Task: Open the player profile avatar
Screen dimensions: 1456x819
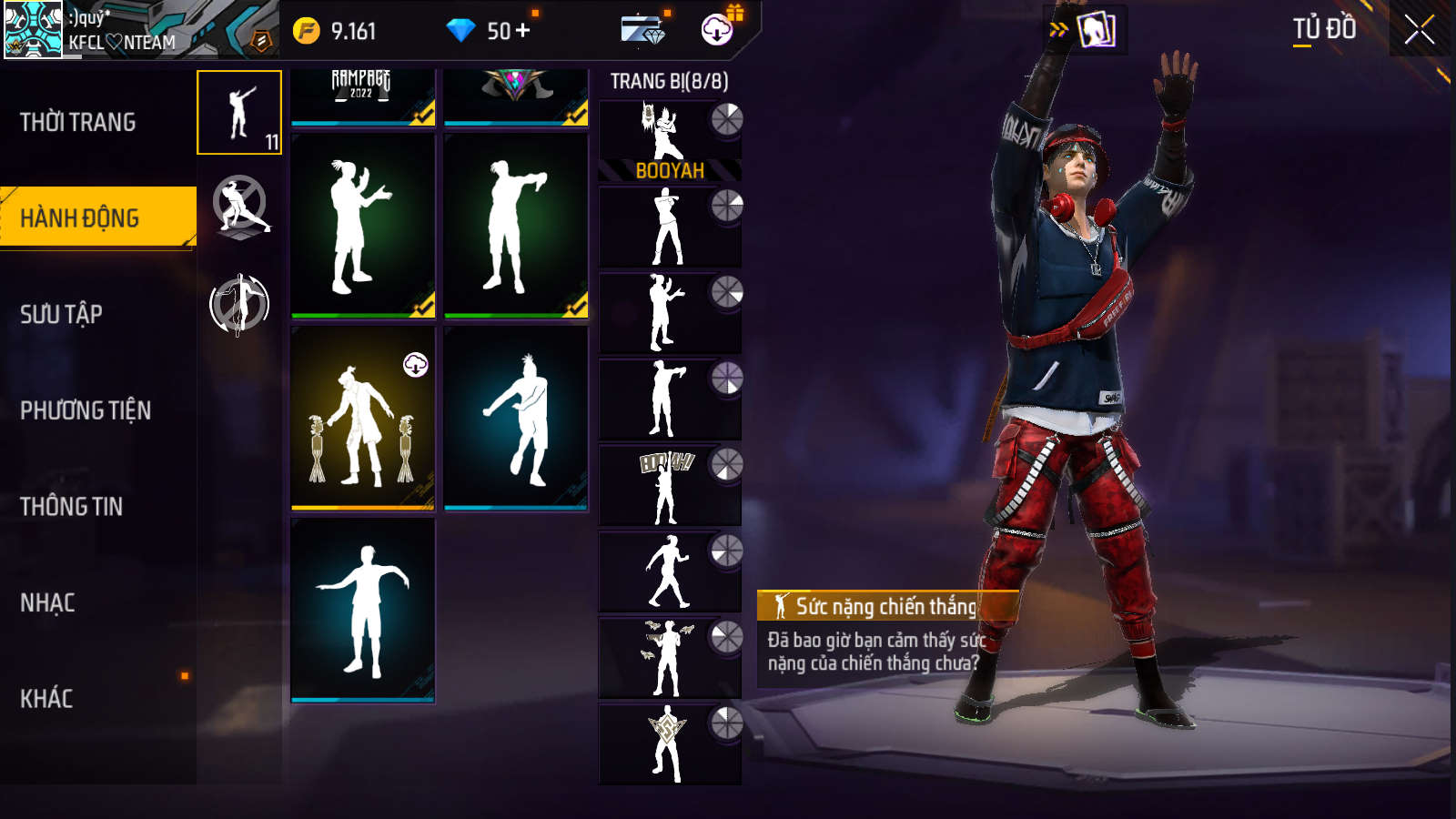Action: pos(33,29)
